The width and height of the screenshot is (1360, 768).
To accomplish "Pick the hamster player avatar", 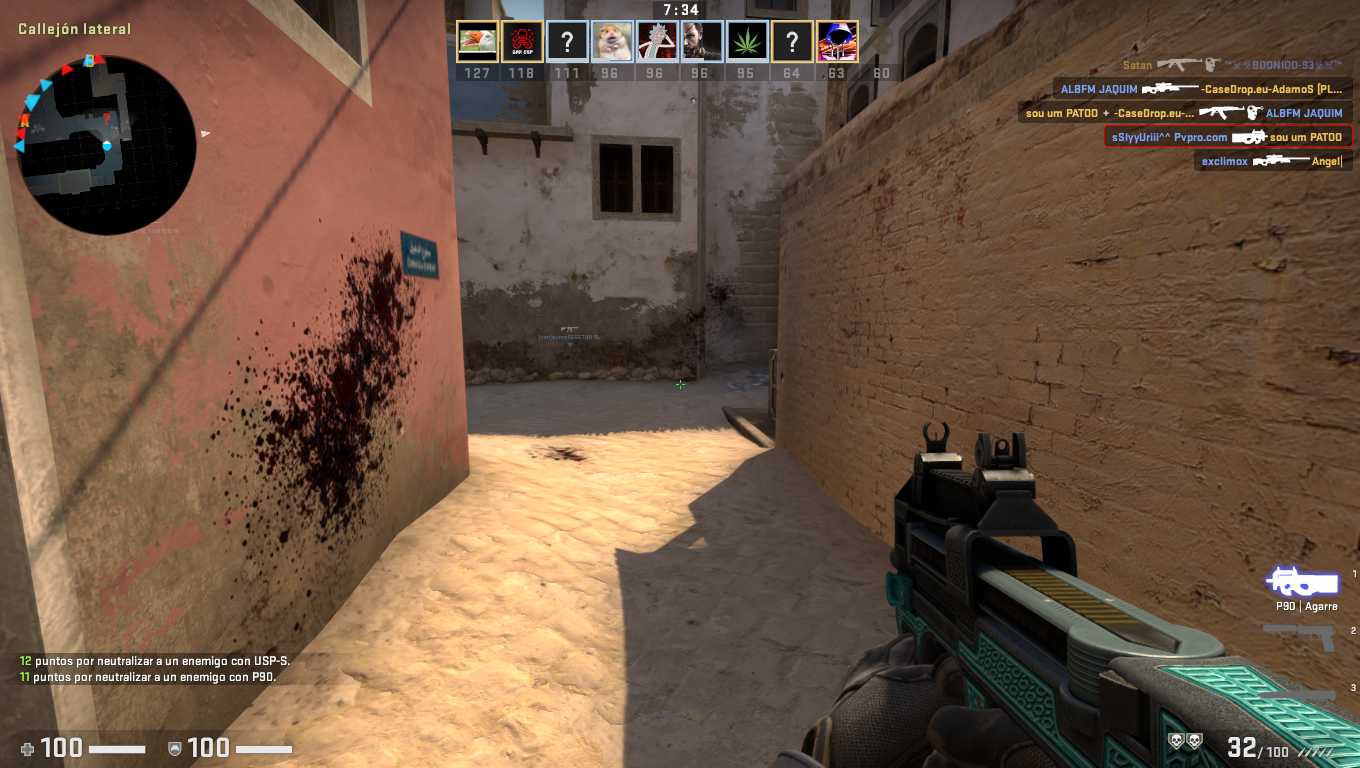I will [612, 42].
